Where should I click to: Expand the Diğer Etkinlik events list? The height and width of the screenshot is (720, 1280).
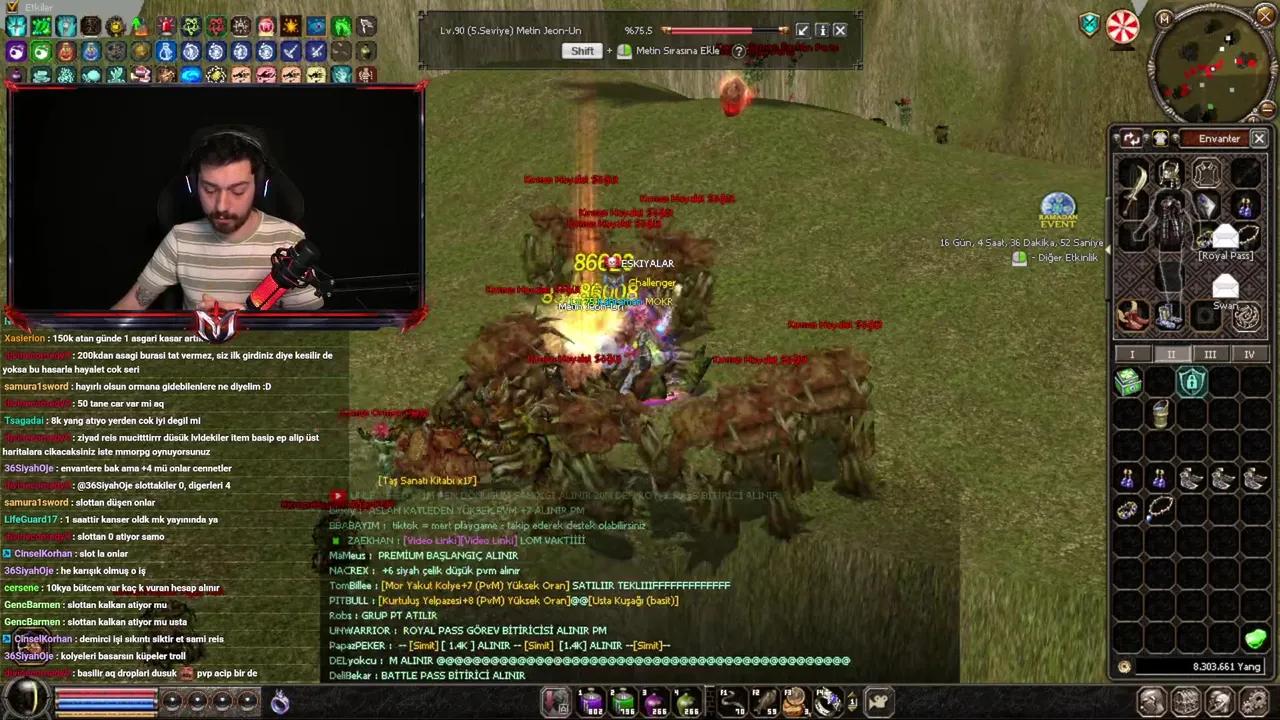pyautogui.click(x=1018, y=258)
